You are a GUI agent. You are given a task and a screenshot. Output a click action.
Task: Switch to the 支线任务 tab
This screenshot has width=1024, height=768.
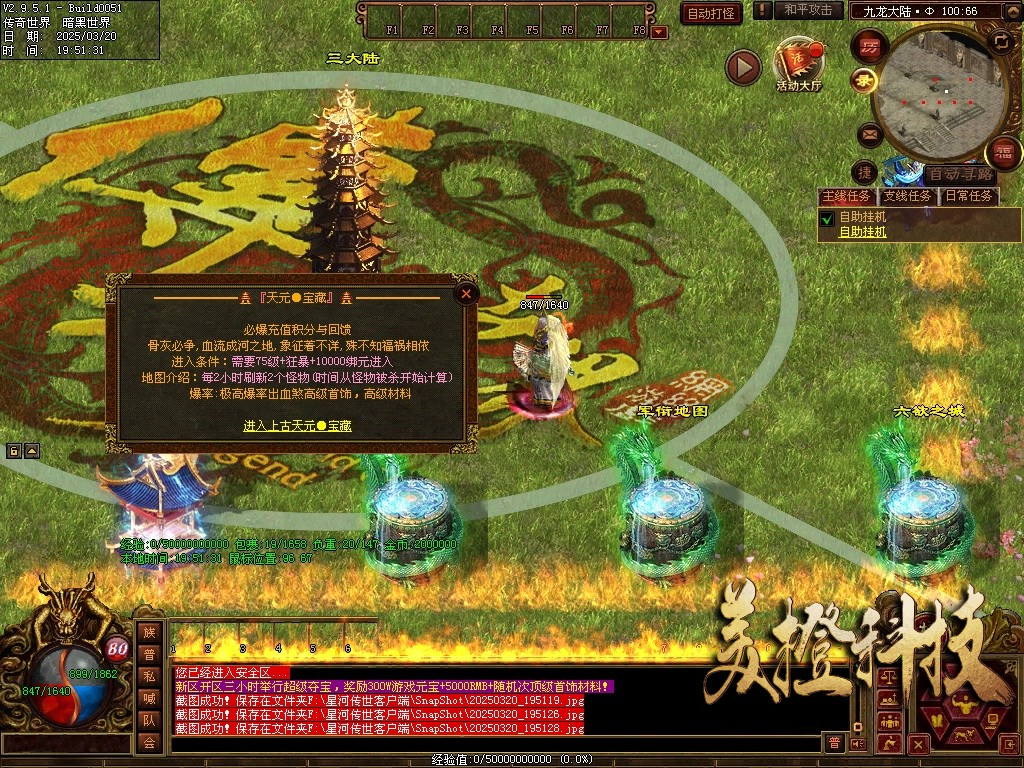pyautogui.click(x=907, y=196)
